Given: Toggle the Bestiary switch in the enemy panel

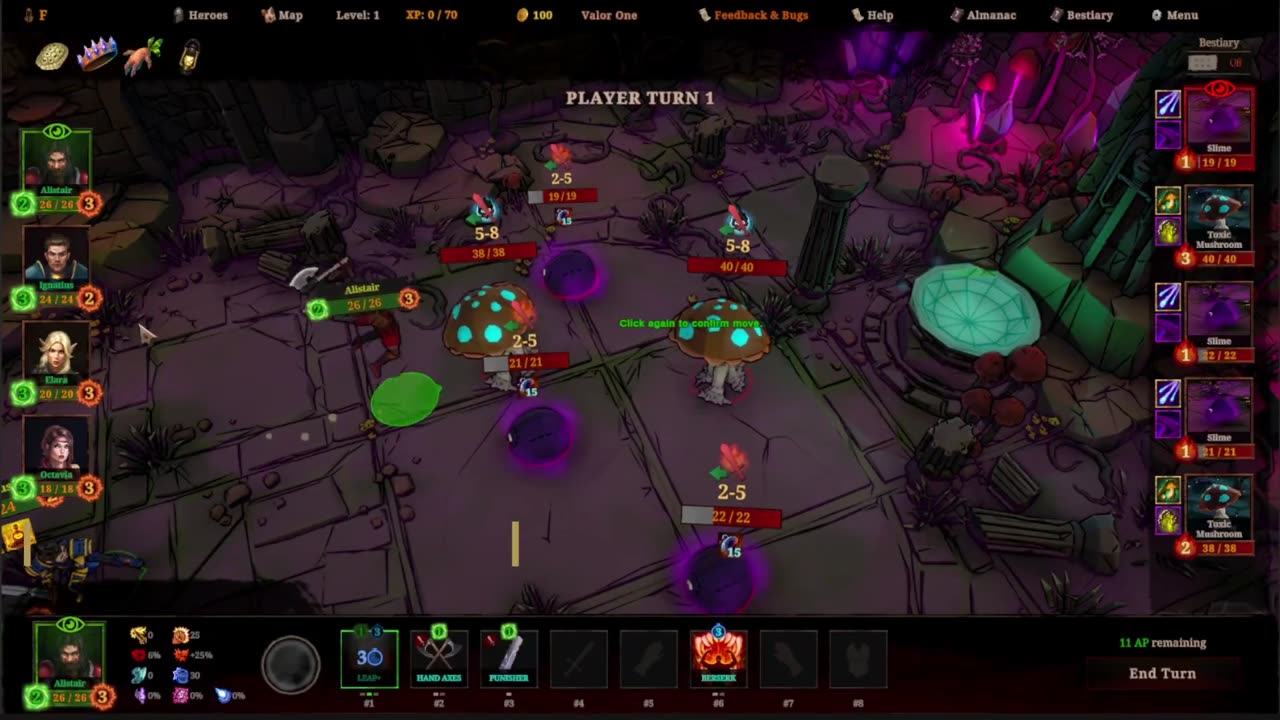Looking at the screenshot, I should [x=1214, y=63].
